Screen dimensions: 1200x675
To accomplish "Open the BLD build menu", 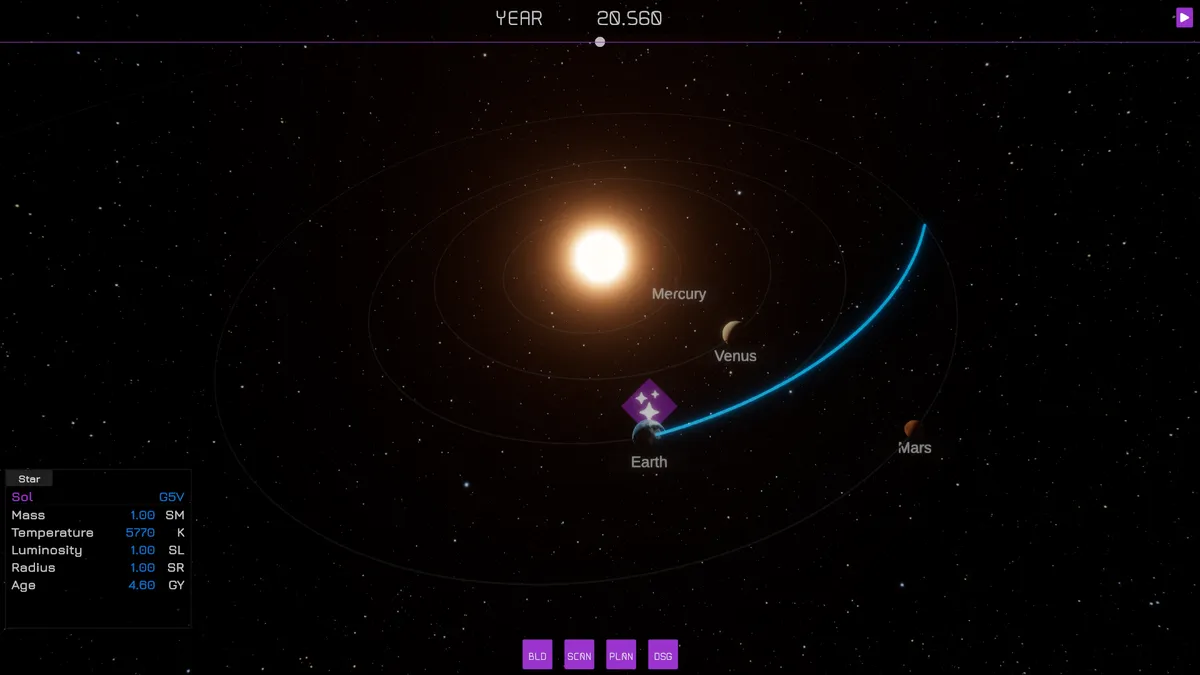I will 537,655.
